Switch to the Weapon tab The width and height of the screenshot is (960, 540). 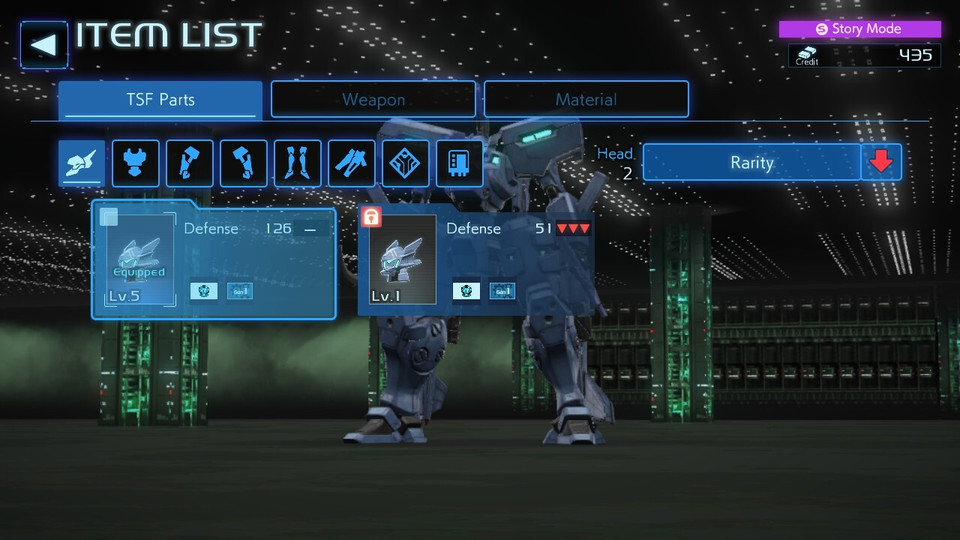(373, 100)
